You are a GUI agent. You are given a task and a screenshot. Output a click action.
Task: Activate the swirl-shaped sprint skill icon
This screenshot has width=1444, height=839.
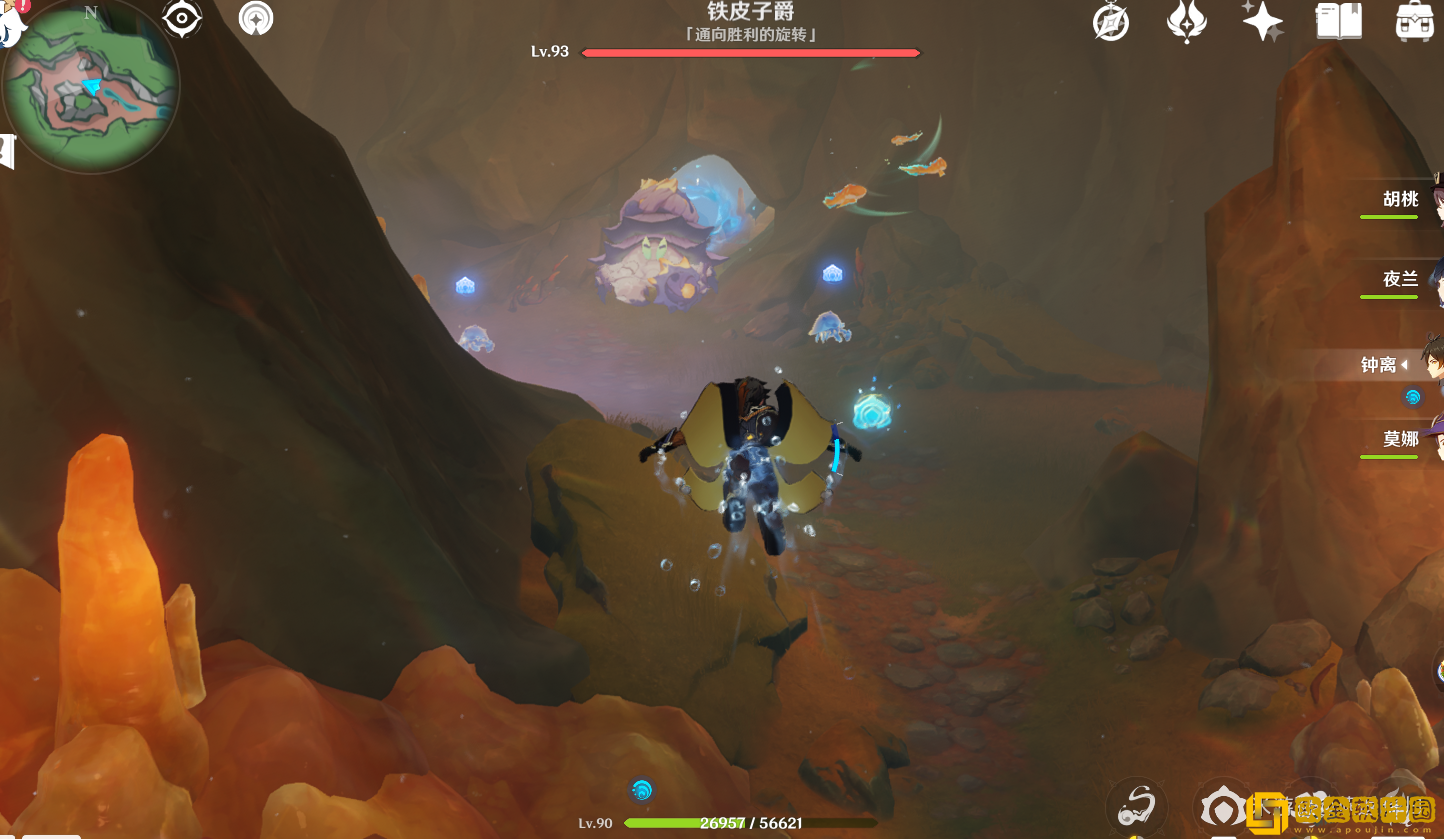point(1138,805)
